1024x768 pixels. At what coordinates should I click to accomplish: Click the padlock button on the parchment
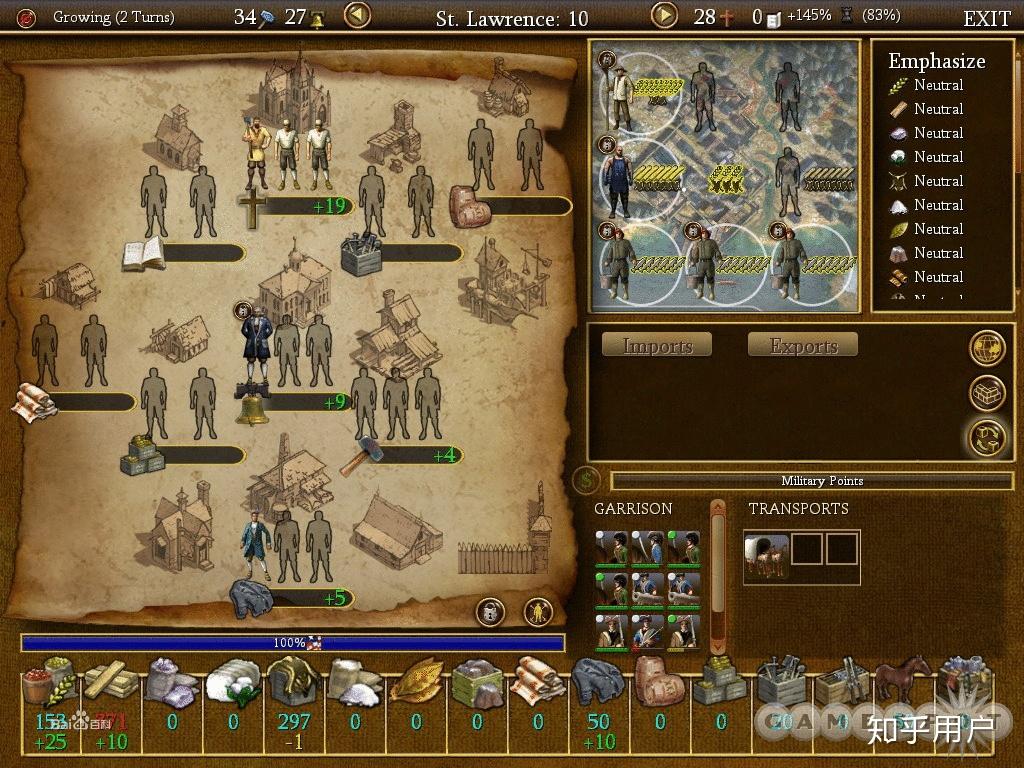point(489,611)
